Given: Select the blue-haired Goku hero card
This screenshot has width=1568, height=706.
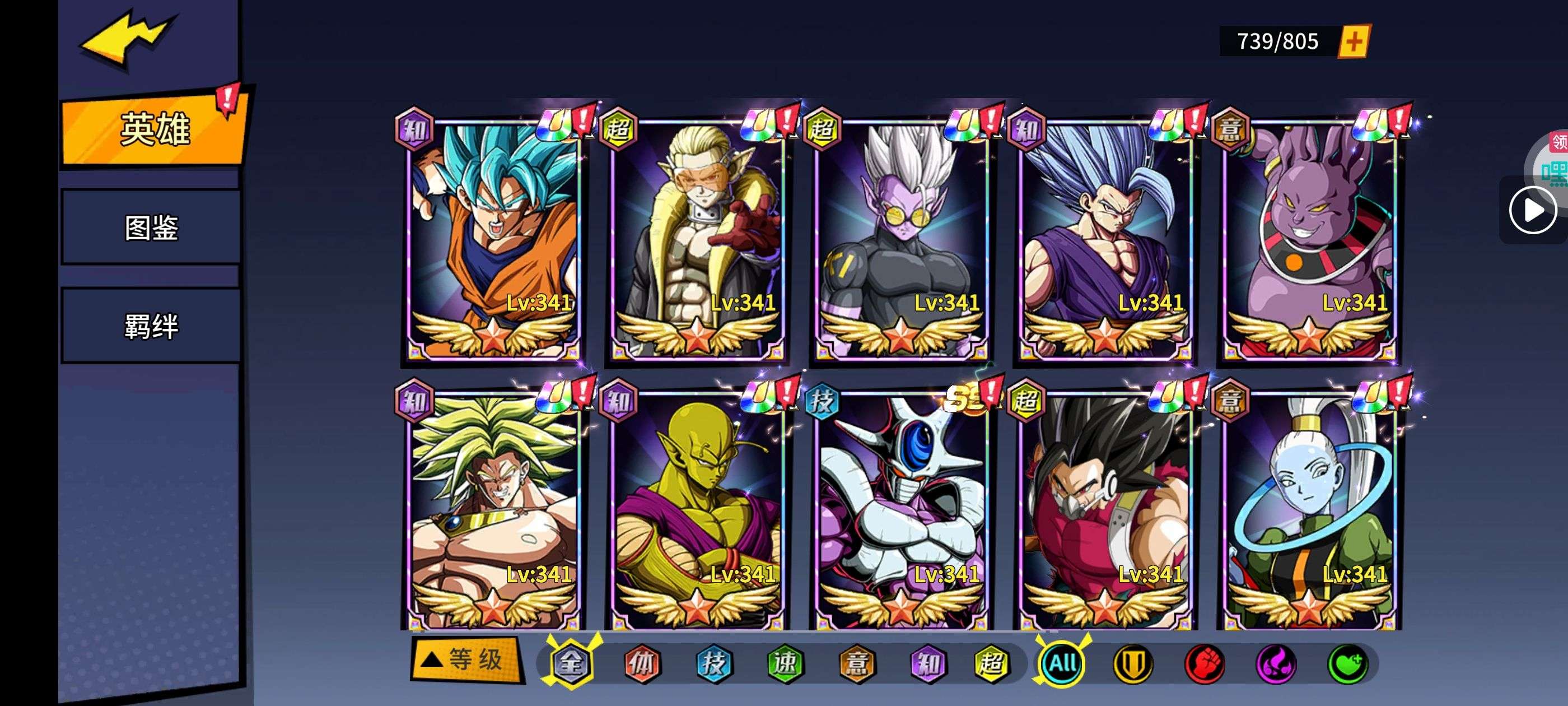Looking at the screenshot, I should [x=493, y=240].
